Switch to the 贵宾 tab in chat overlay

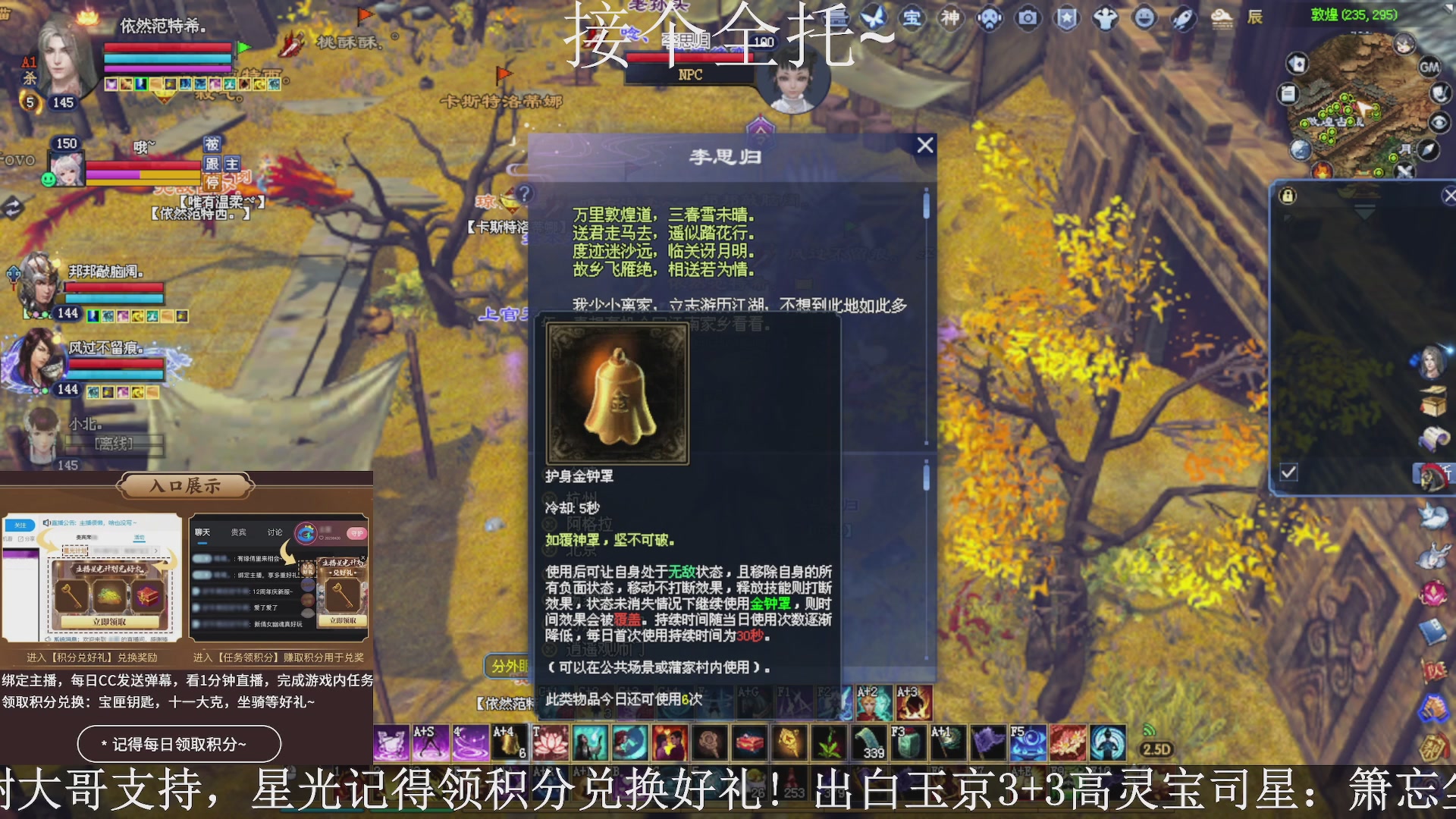tap(237, 532)
